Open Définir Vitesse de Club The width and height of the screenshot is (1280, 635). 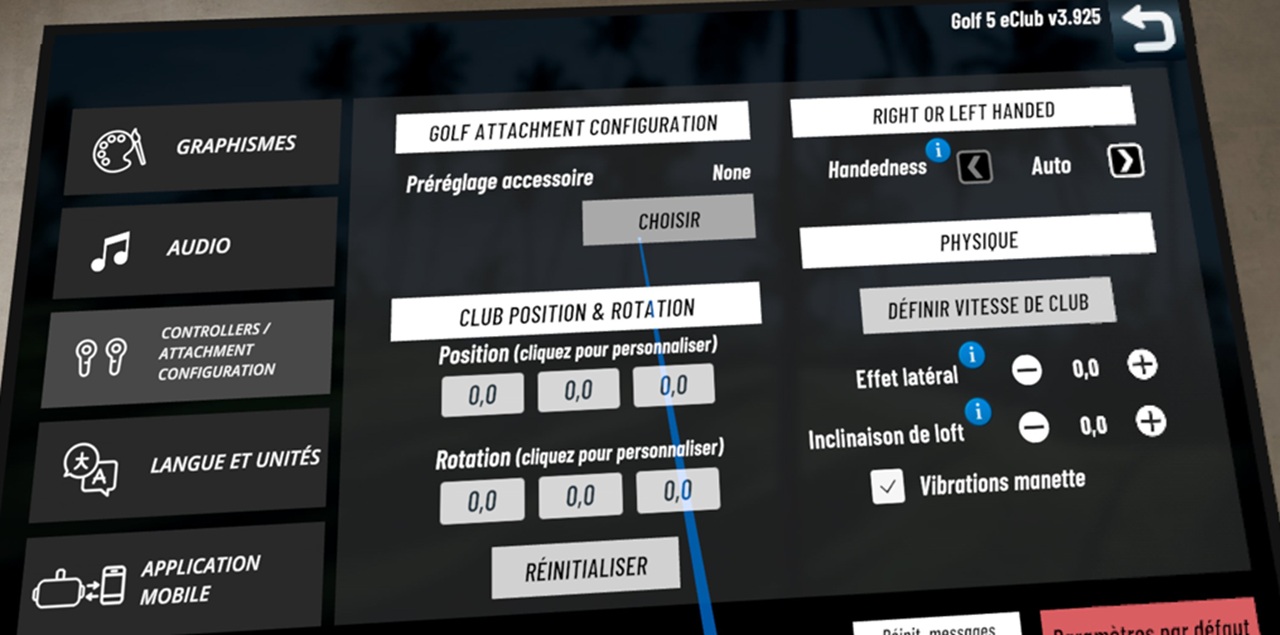point(988,306)
